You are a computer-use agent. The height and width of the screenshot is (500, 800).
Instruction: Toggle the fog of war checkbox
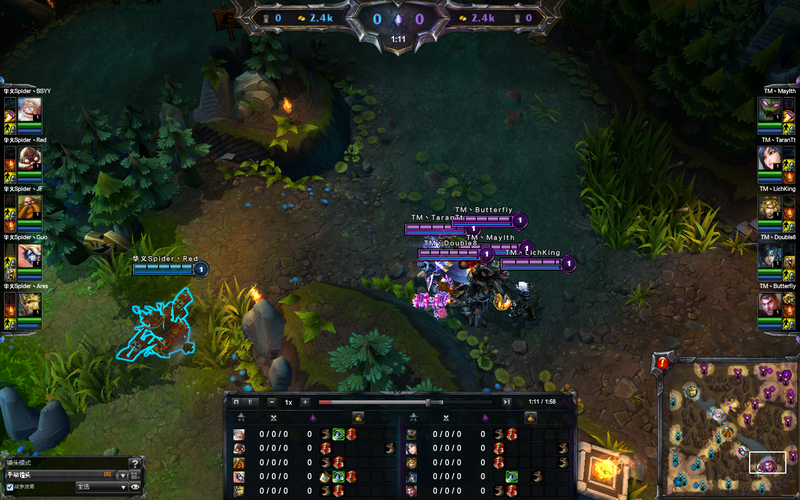pyautogui.click(x=10, y=487)
